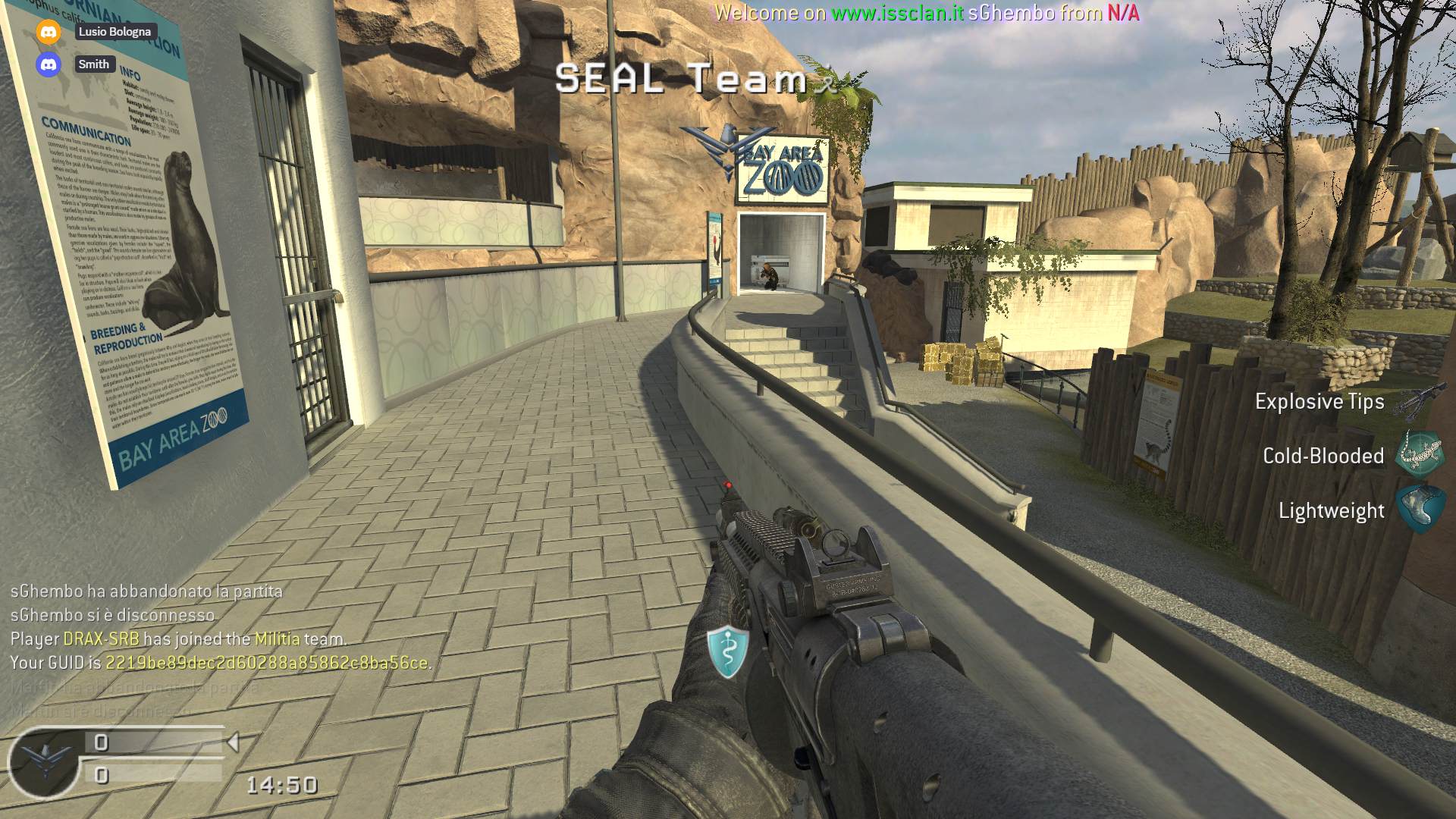The image size is (1456, 819).
Task: Click the medic shield icon
Action: [727, 651]
